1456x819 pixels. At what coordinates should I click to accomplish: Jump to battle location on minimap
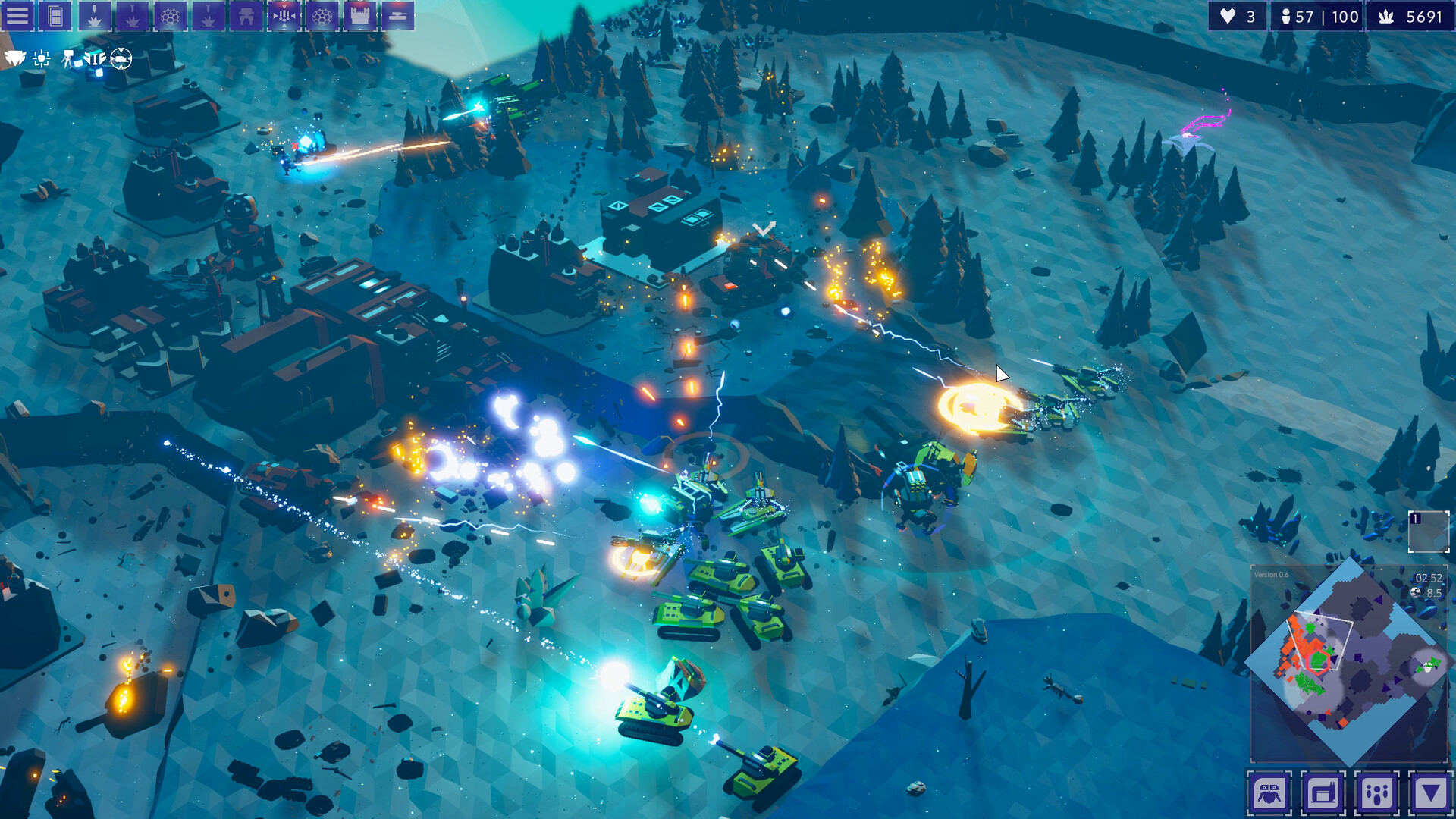pyautogui.click(x=1306, y=654)
